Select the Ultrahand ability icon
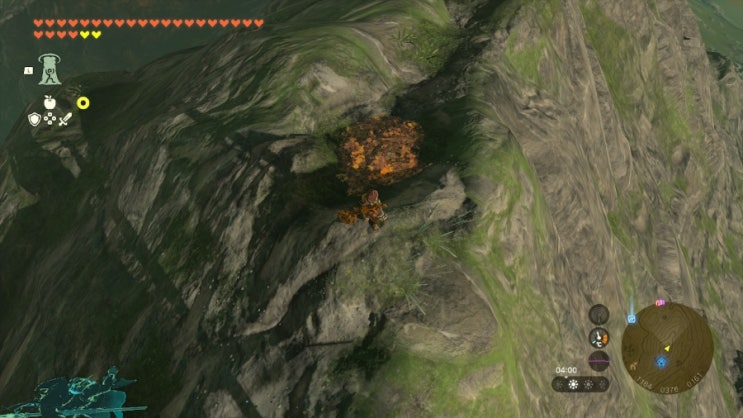 [x=48, y=69]
